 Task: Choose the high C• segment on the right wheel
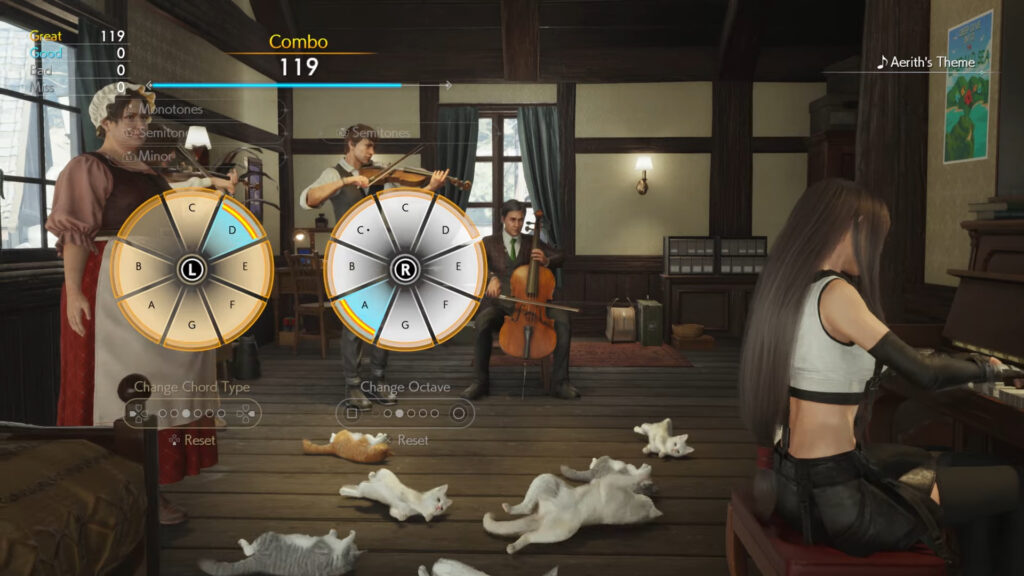click(x=364, y=230)
